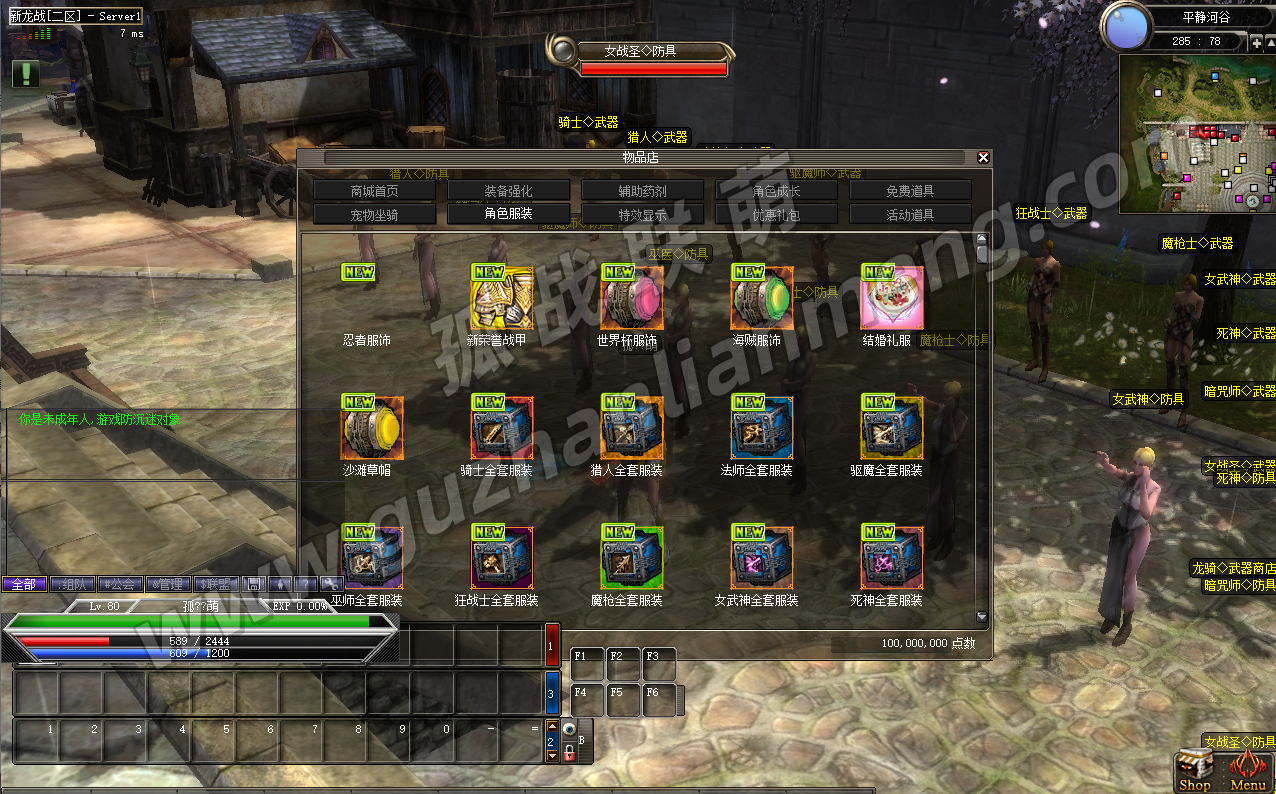Pick the 海贼服饰 item icon
Screen dimensions: 1276x794
(x=762, y=298)
